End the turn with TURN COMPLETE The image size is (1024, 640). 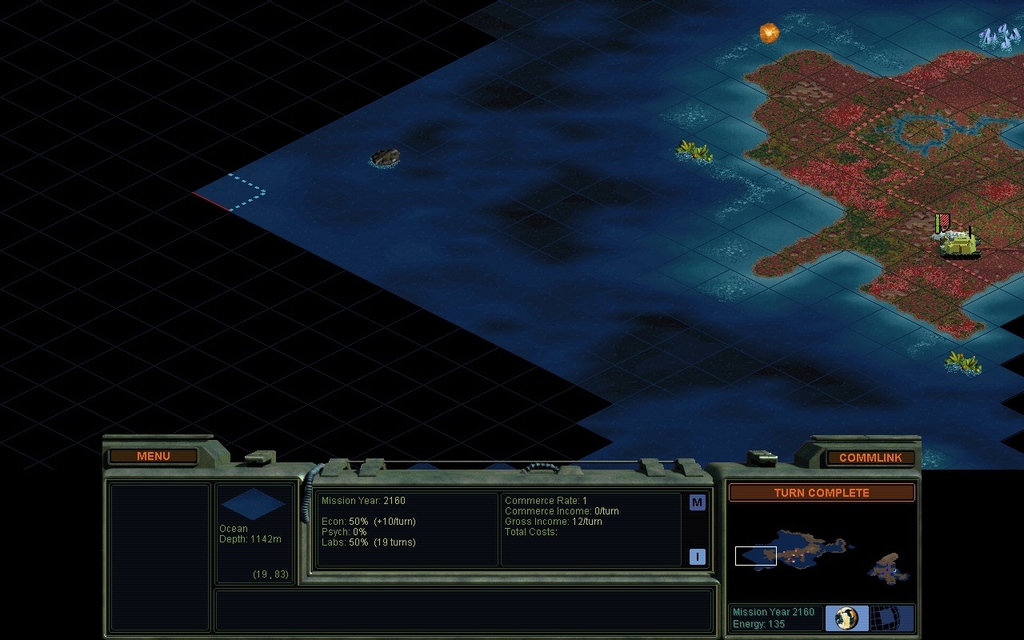[x=821, y=492]
